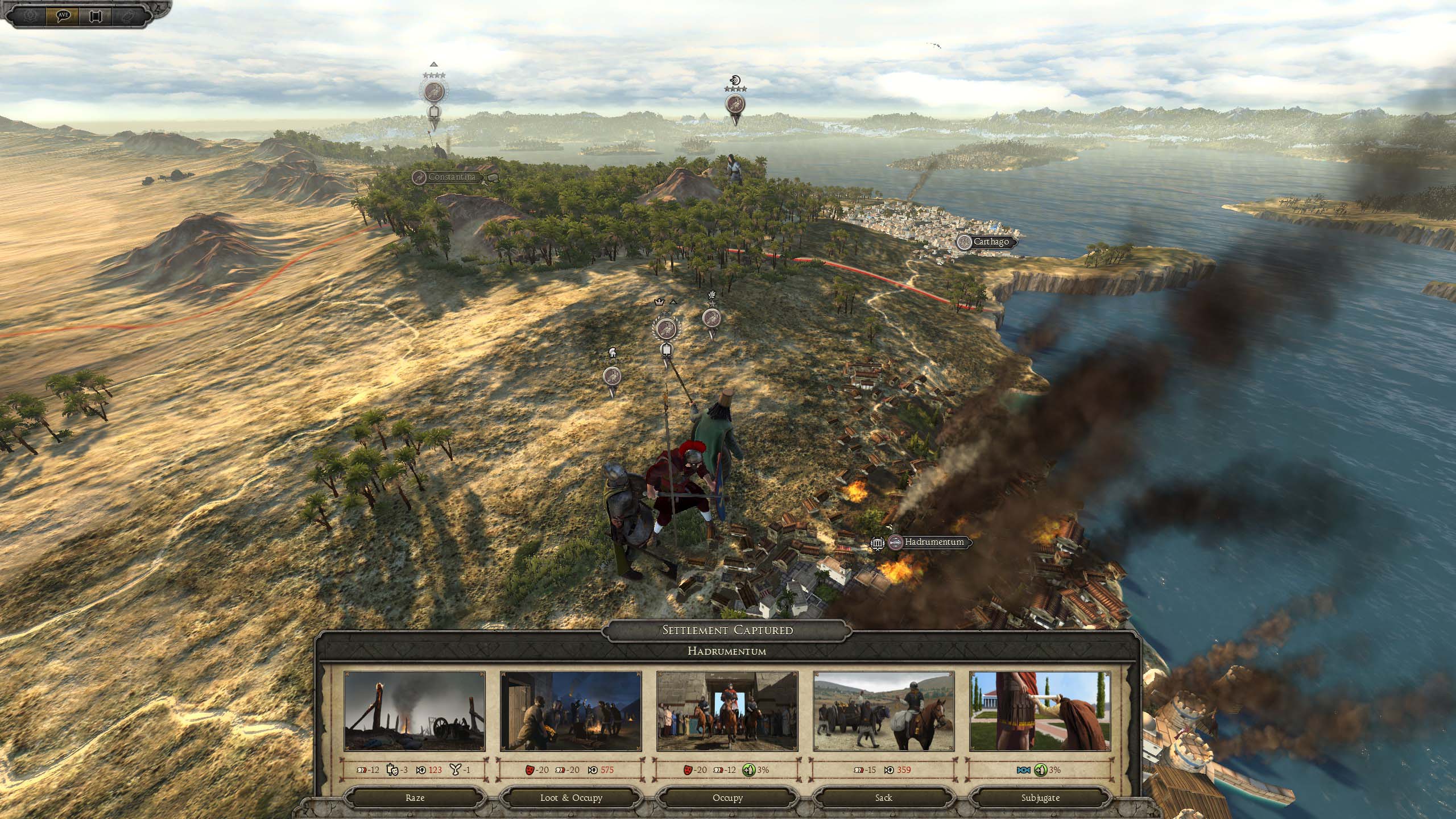1456x819 pixels.
Task: Click the Occupy button
Action: pyautogui.click(x=727, y=797)
